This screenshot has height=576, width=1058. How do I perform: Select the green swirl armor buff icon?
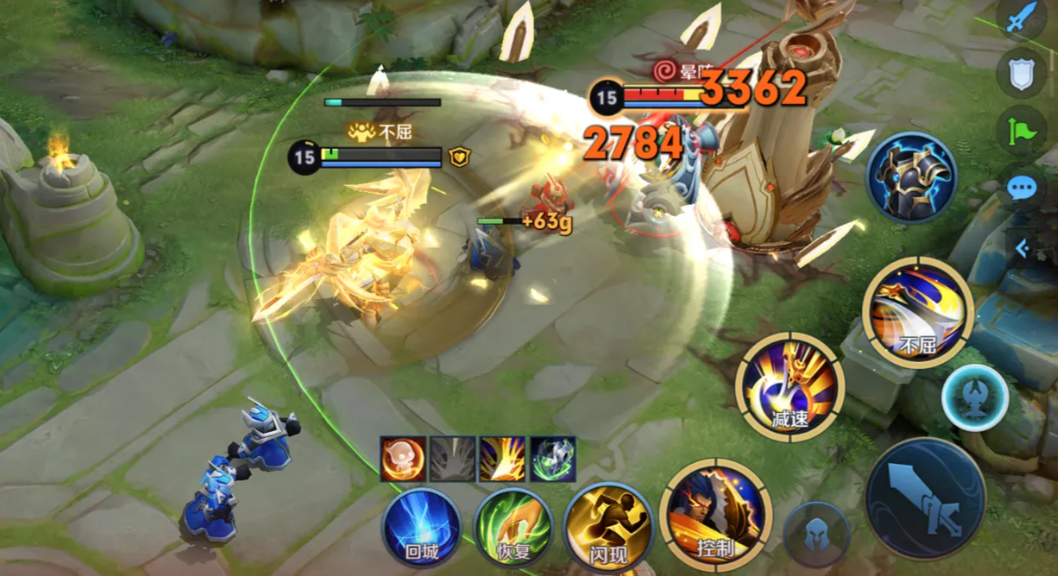click(552, 459)
